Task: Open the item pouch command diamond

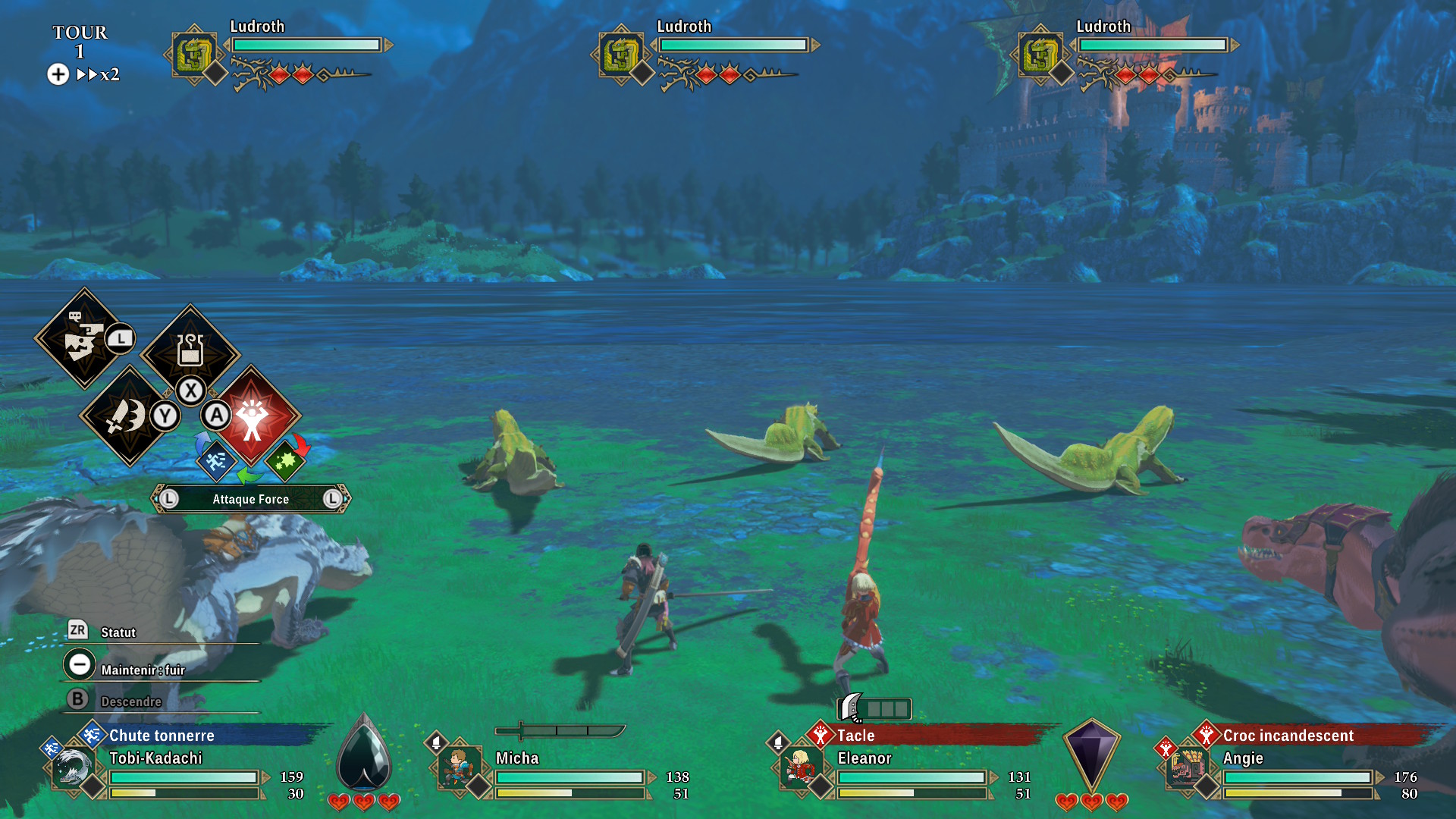Action: [190, 351]
